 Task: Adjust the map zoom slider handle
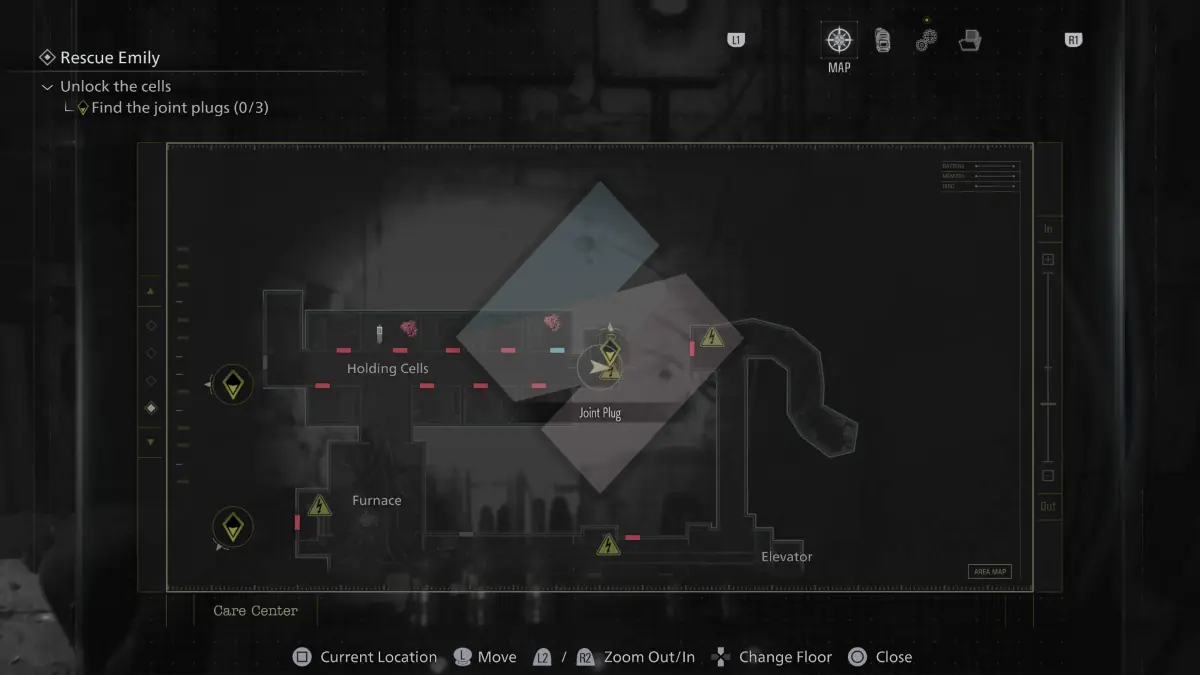tap(1048, 404)
